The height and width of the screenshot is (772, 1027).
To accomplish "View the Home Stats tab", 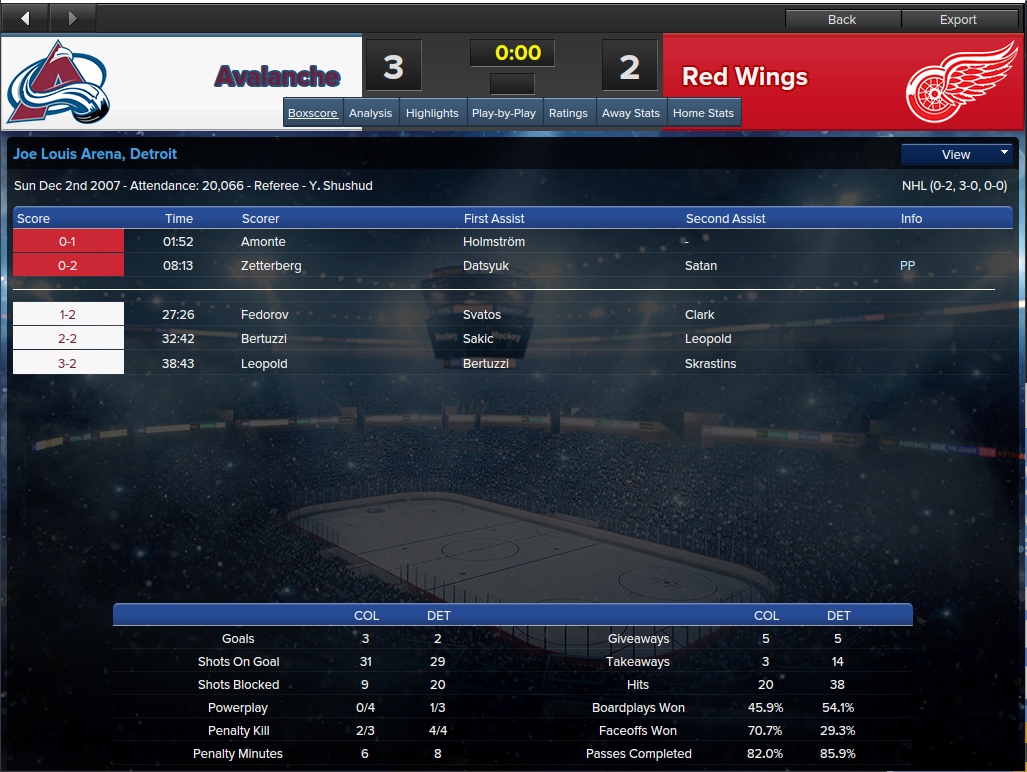I will click(x=703, y=113).
